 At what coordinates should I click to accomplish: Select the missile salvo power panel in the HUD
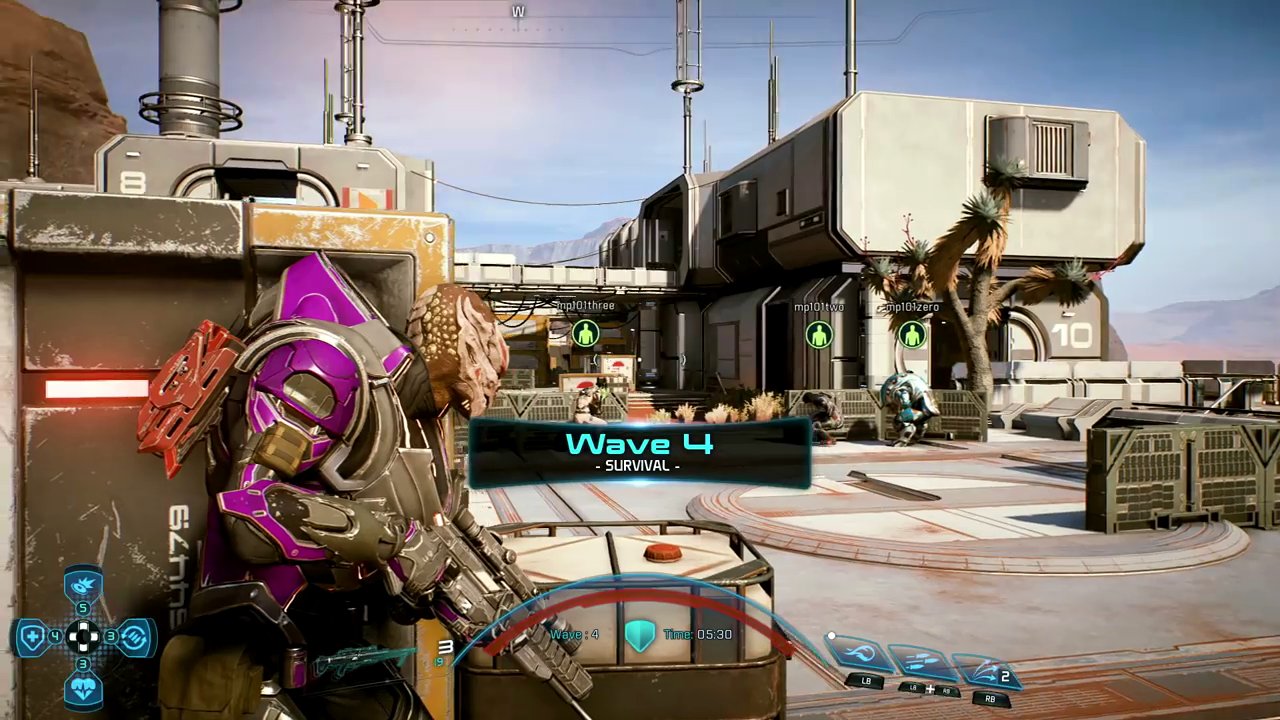(x=922, y=660)
